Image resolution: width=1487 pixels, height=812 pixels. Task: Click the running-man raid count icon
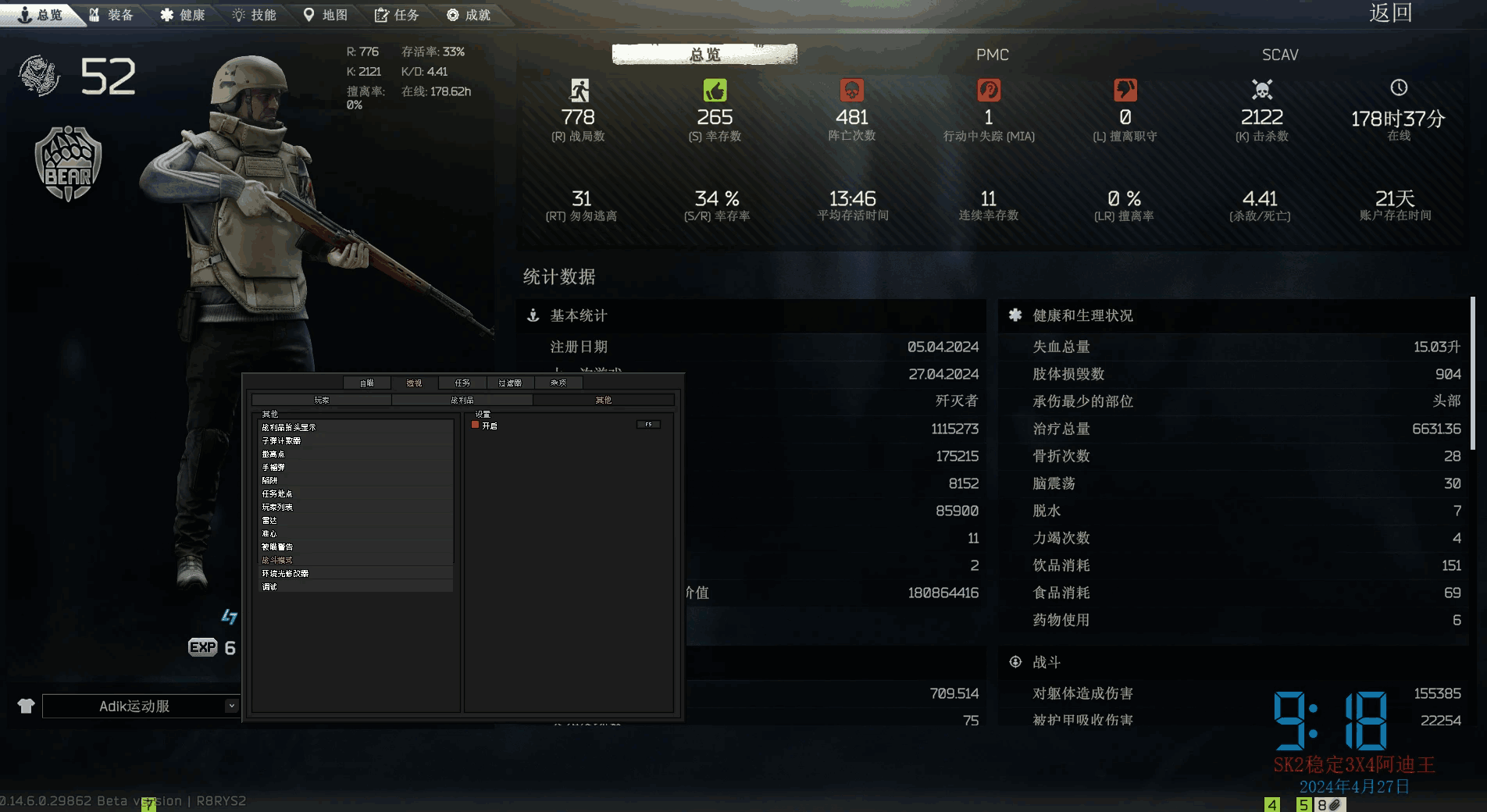(579, 91)
